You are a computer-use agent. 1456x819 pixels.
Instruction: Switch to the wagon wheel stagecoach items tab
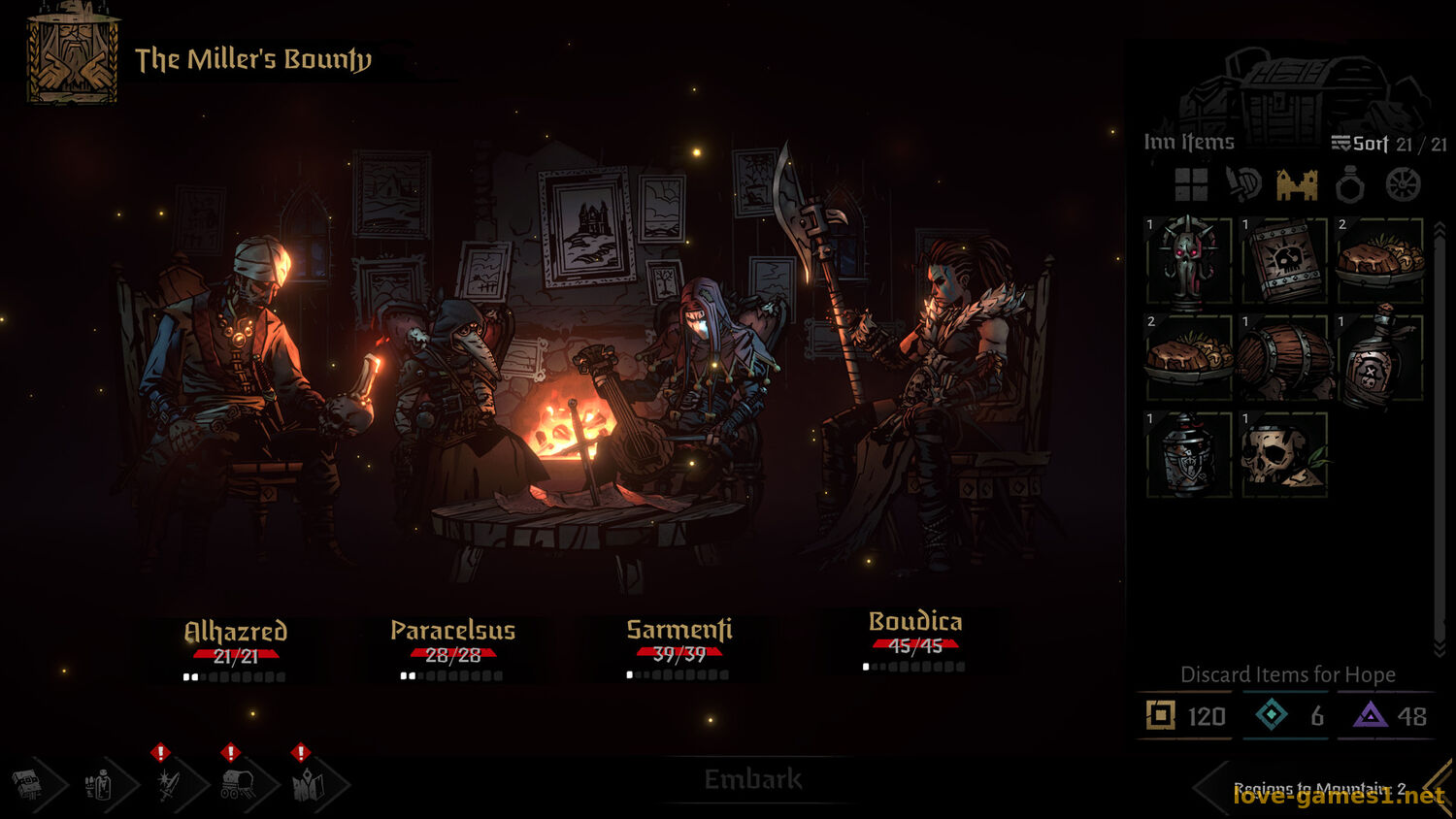pos(1403,184)
